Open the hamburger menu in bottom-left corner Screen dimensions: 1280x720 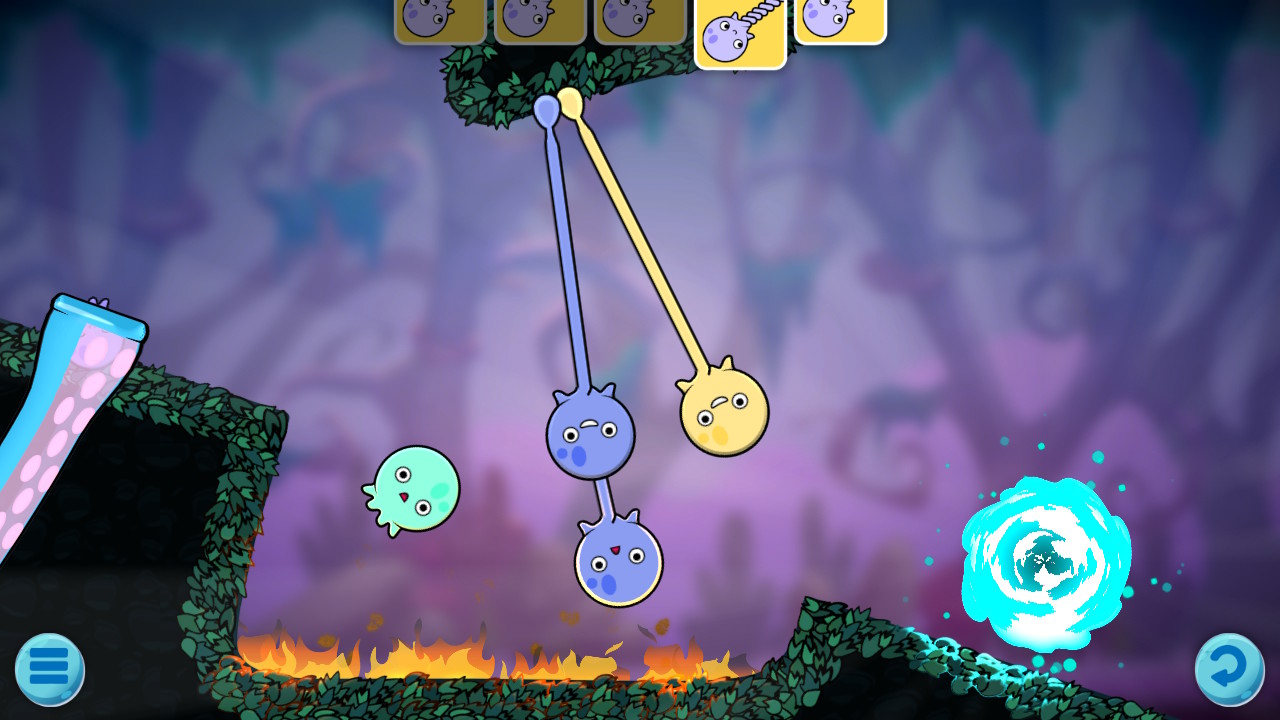(x=48, y=668)
